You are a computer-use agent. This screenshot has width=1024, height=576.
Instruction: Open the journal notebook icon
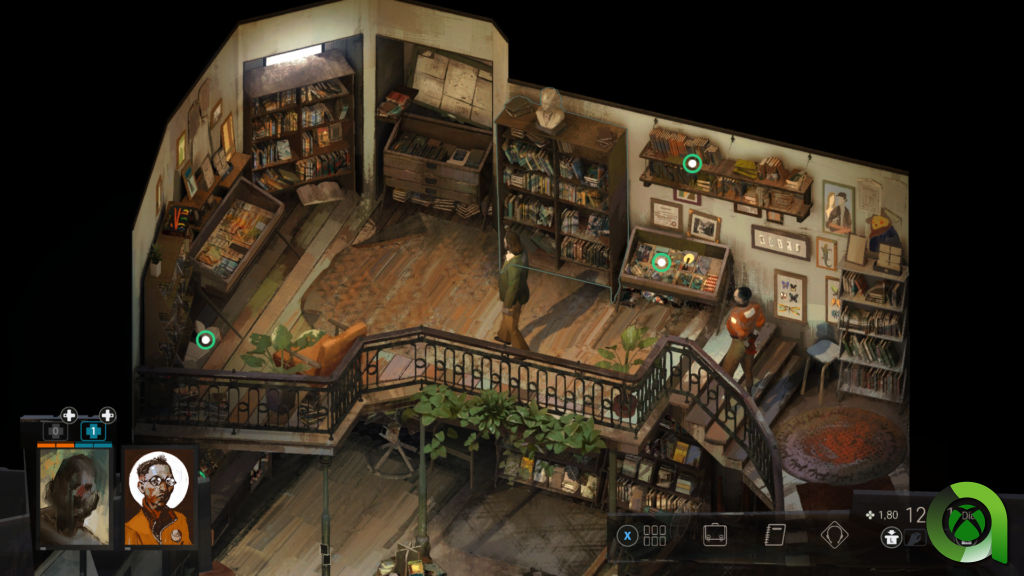774,534
